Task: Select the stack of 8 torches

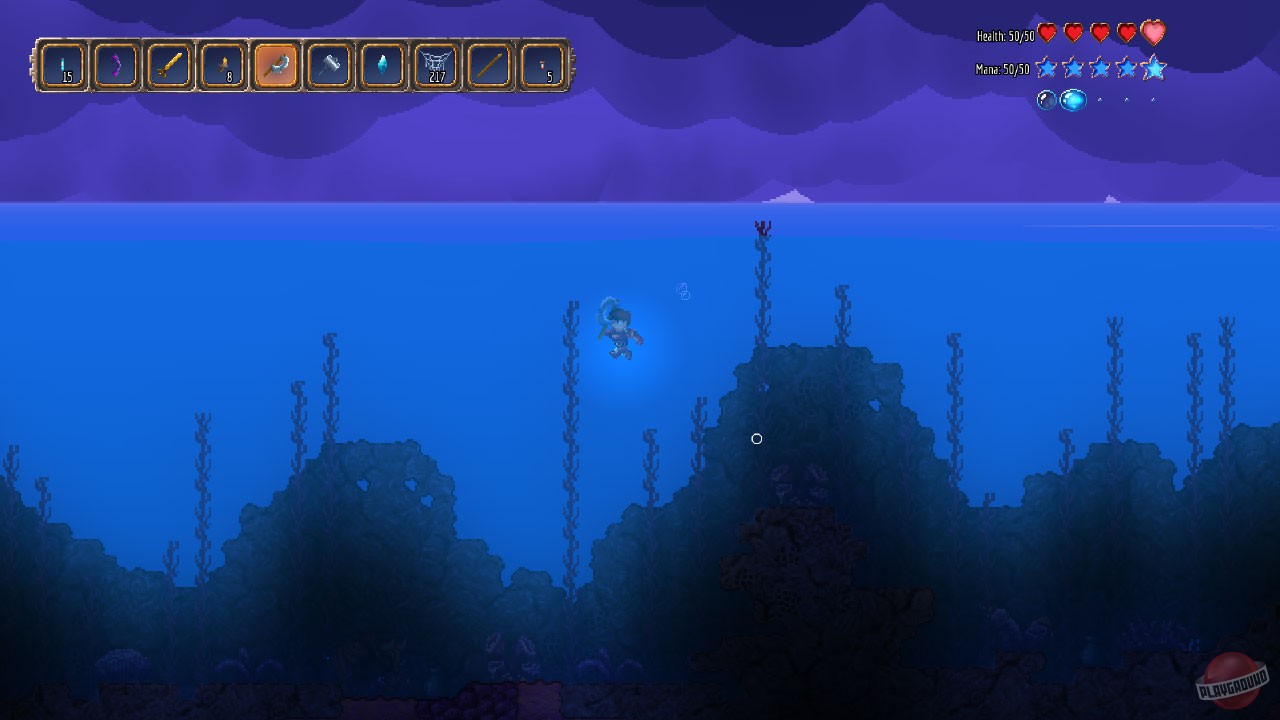Action: click(x=223, y=65)
